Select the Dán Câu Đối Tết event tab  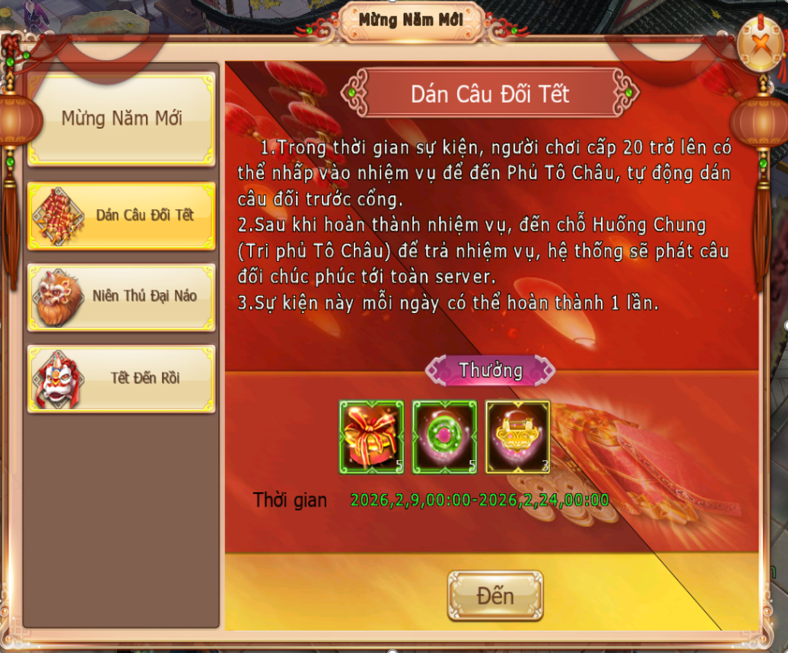tap(121, 216)
